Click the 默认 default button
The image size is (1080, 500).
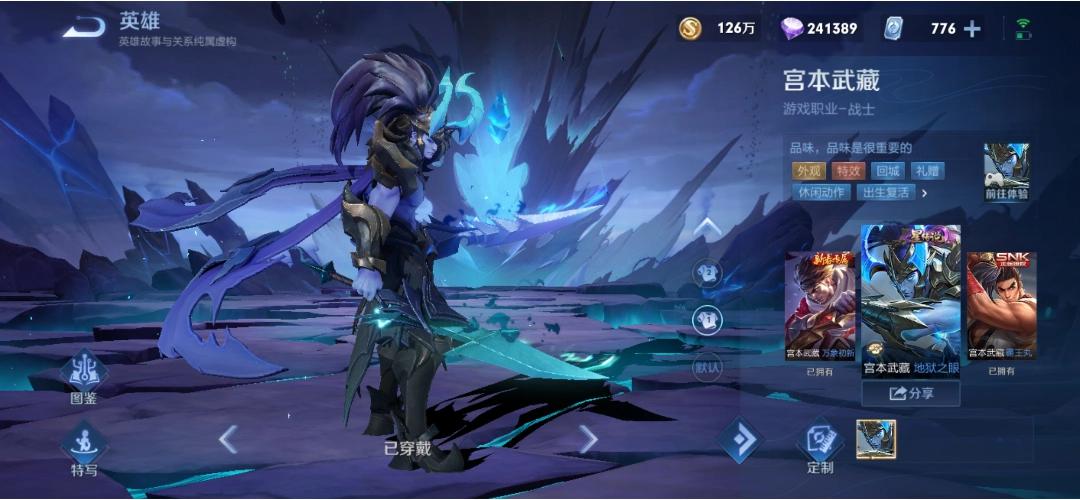tap(707, 367)
